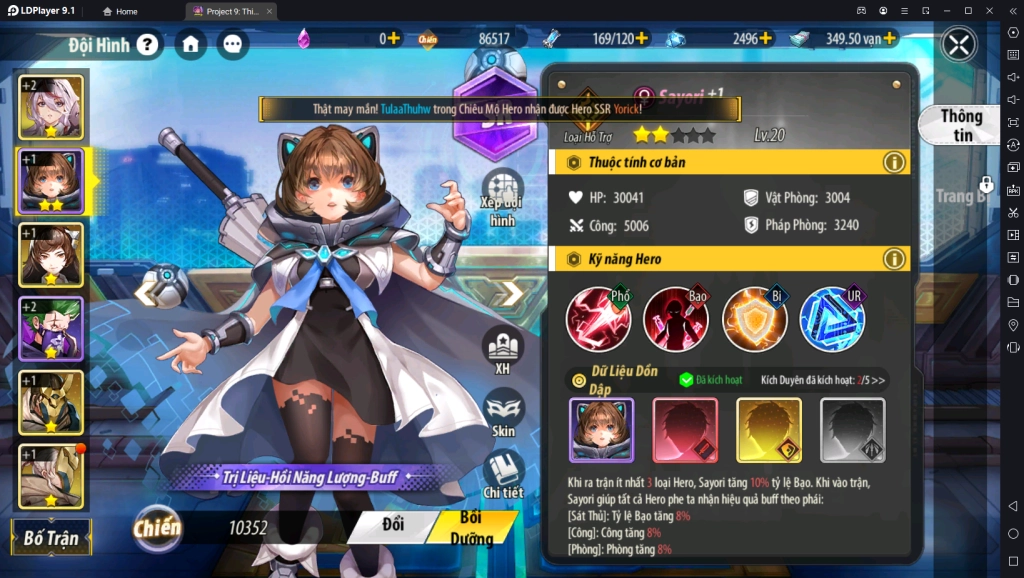Maximize the LDPlayer window
This screenshot has width=1024, height=578.
968,10
